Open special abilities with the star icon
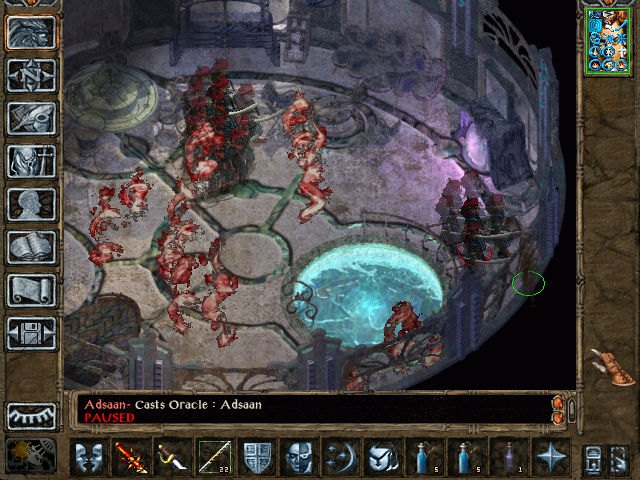Screen dimensions: 640x480 550,457
